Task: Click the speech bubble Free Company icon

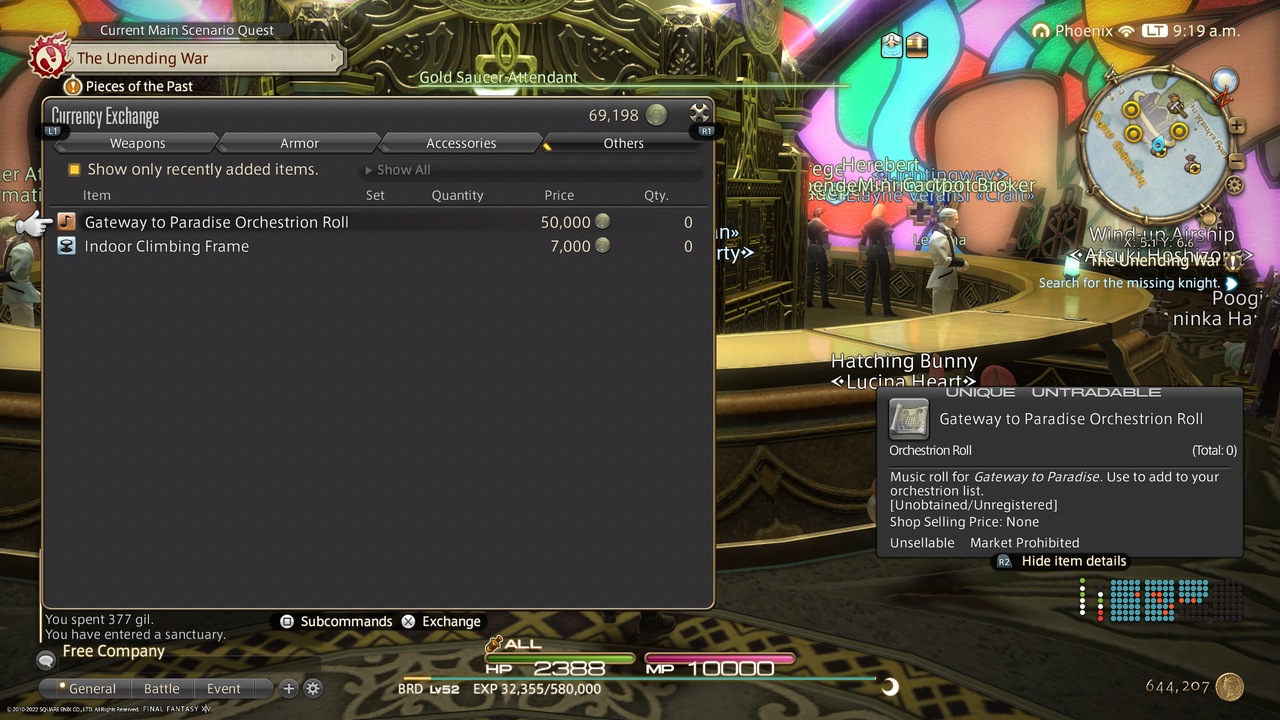Action: [45, 660]
